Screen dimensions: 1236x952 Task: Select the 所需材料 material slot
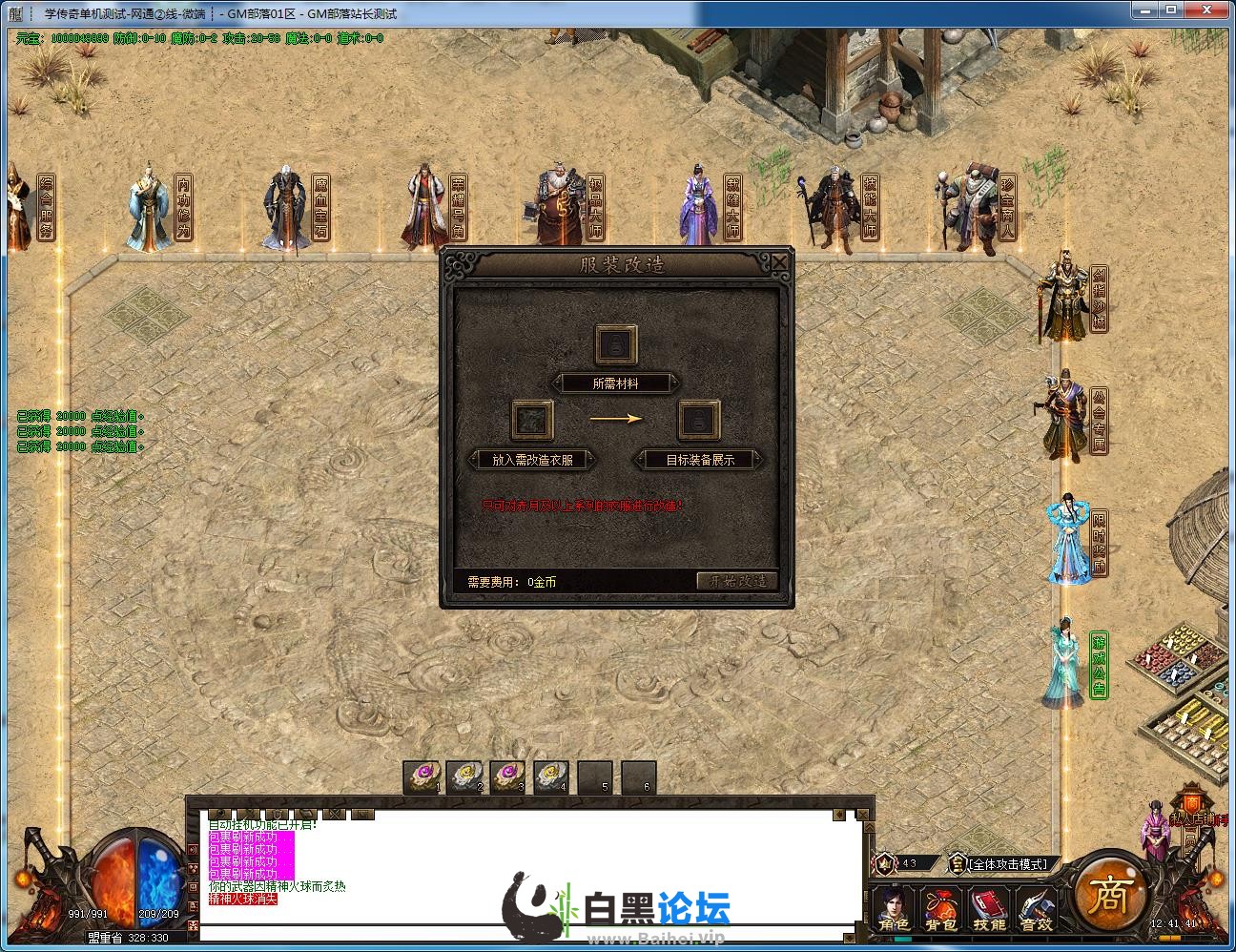616,344
